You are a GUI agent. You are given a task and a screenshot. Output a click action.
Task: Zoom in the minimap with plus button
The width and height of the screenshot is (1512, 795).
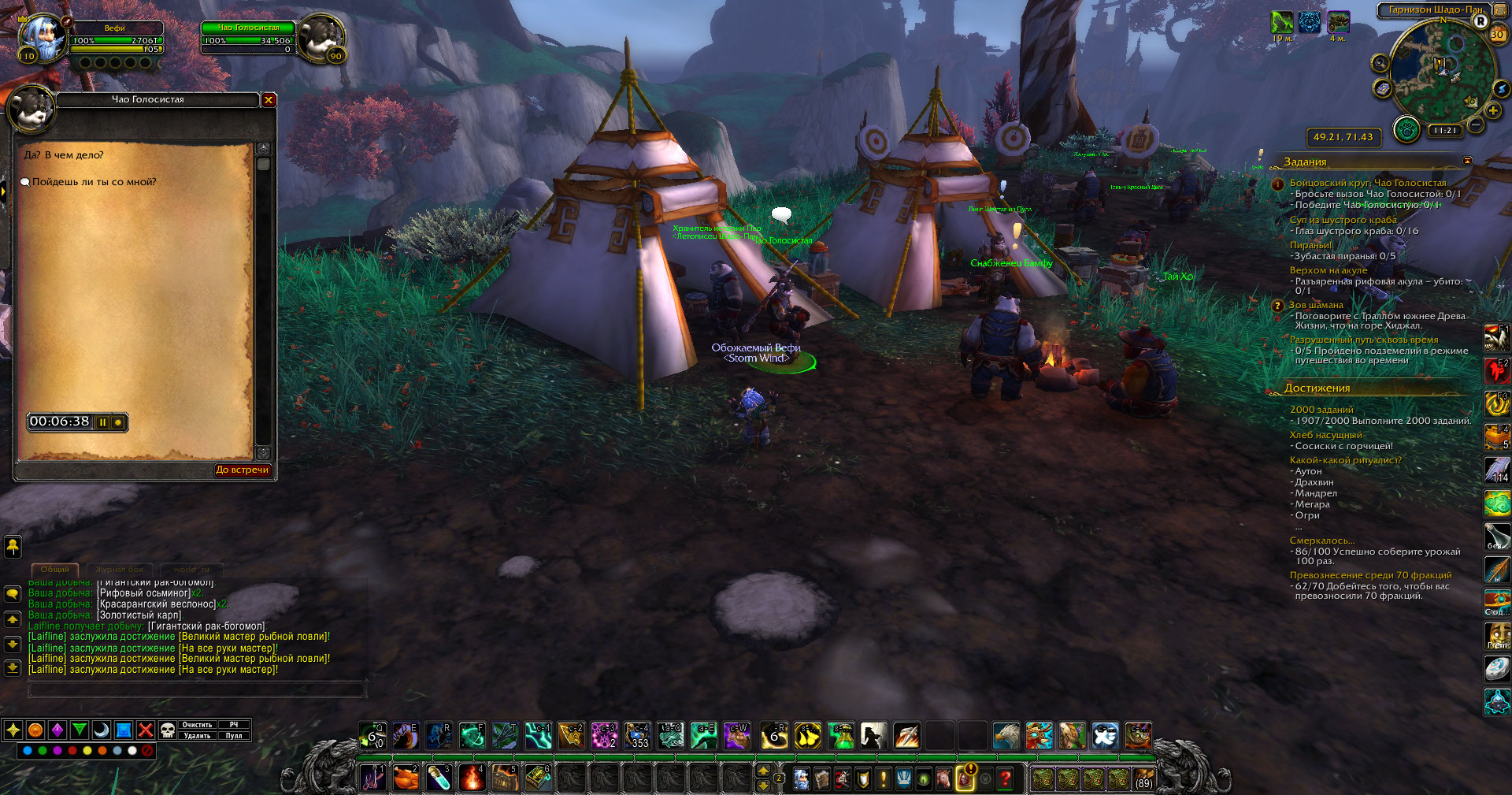[x=1493, y=111]
